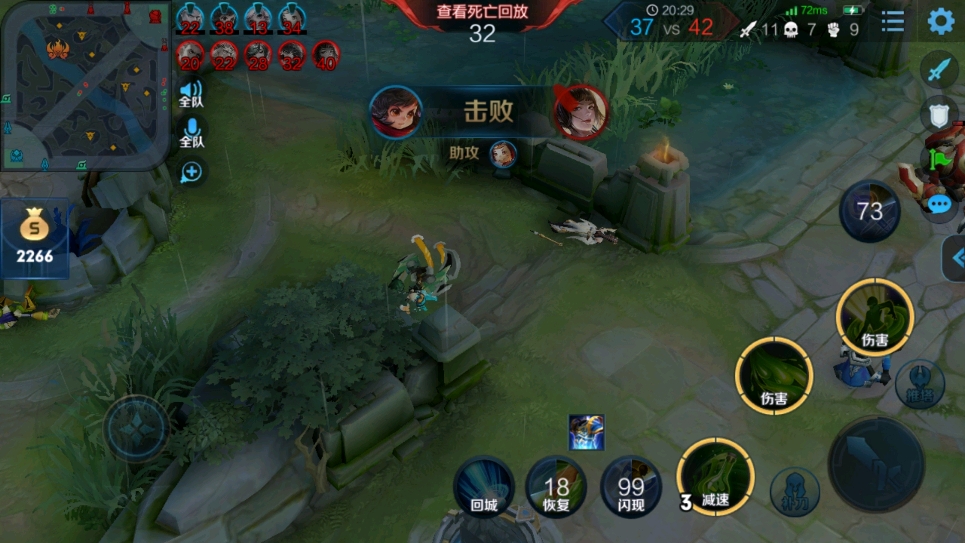
Task: Open the settings gear menu
Action: point(940,22)
